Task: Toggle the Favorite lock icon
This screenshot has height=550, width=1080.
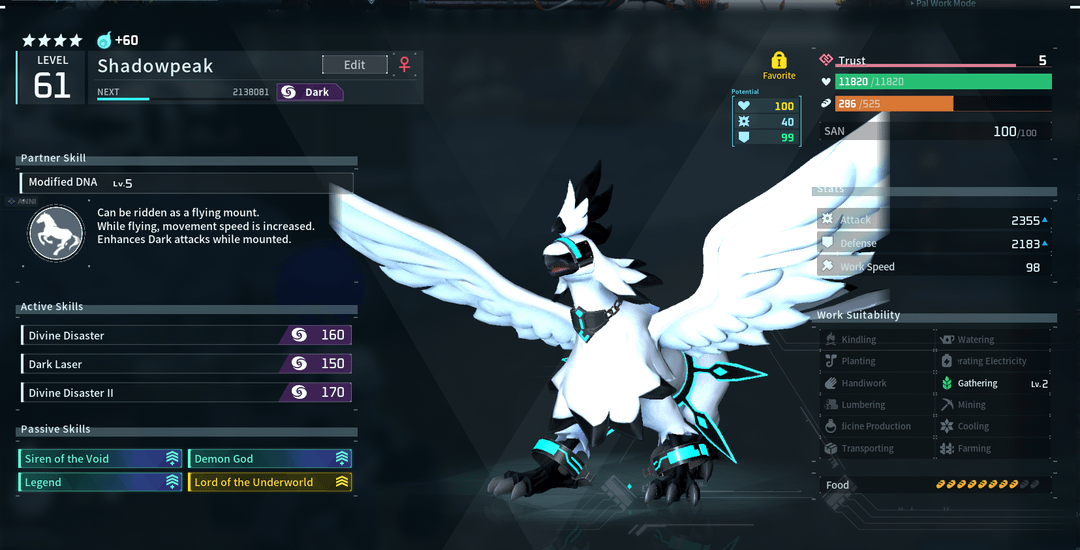Action: [779, 62]
